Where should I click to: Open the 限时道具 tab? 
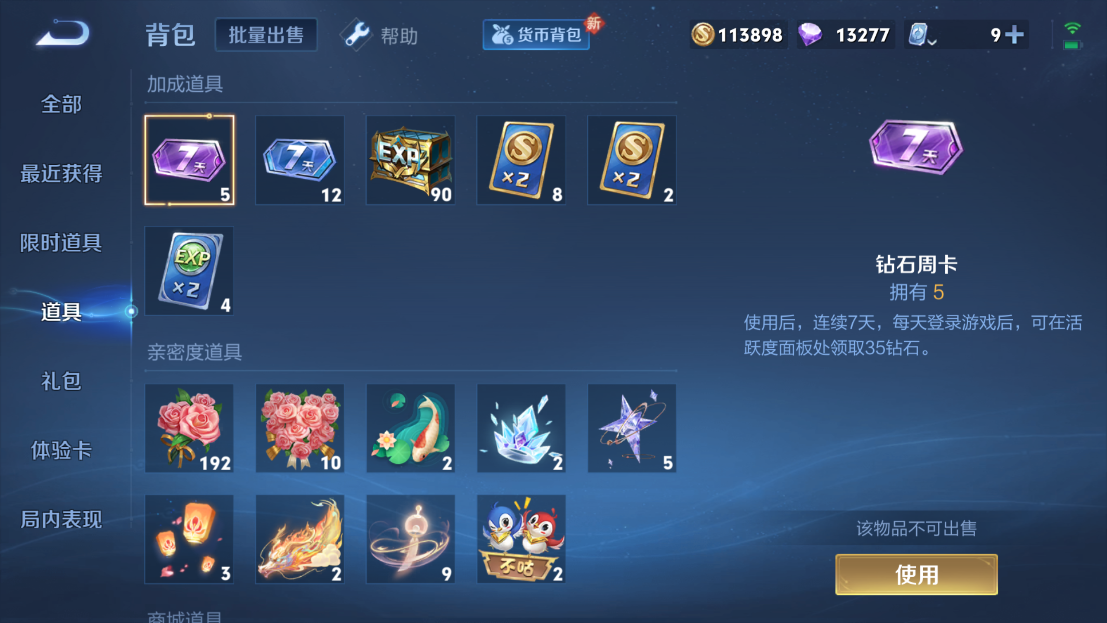coord(61,243)
